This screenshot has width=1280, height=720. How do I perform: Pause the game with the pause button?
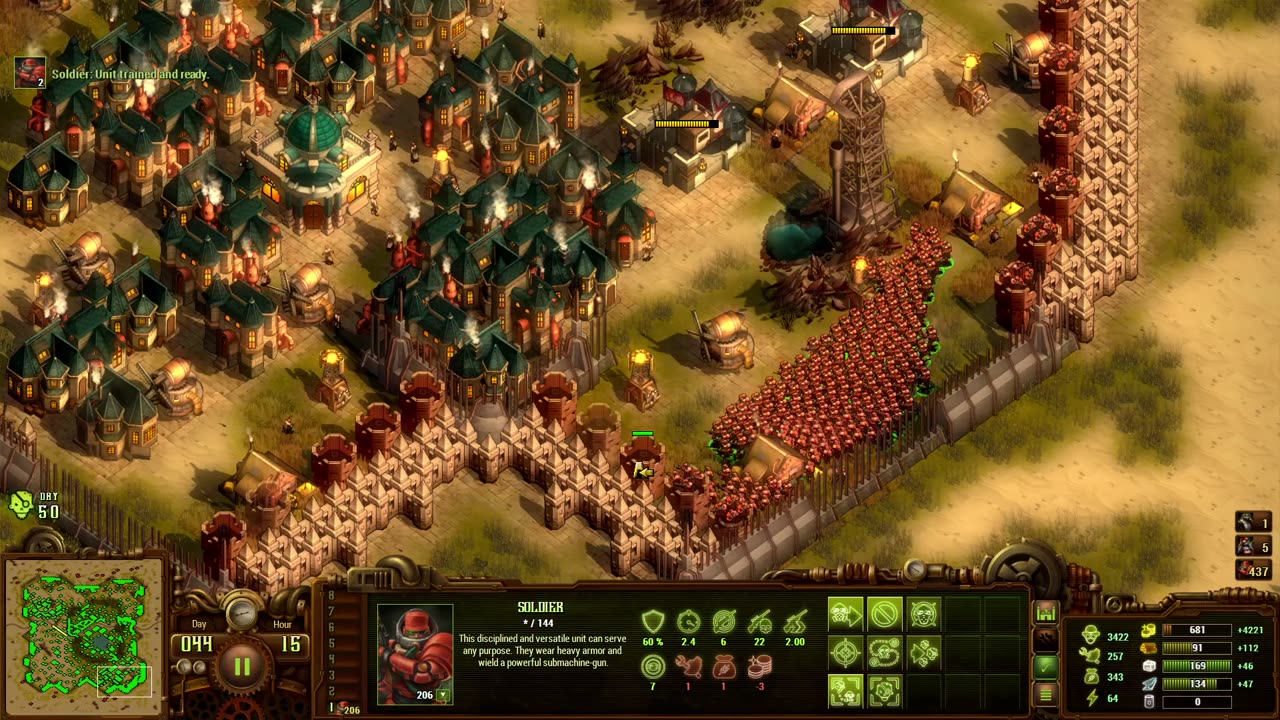pos(242,667)
